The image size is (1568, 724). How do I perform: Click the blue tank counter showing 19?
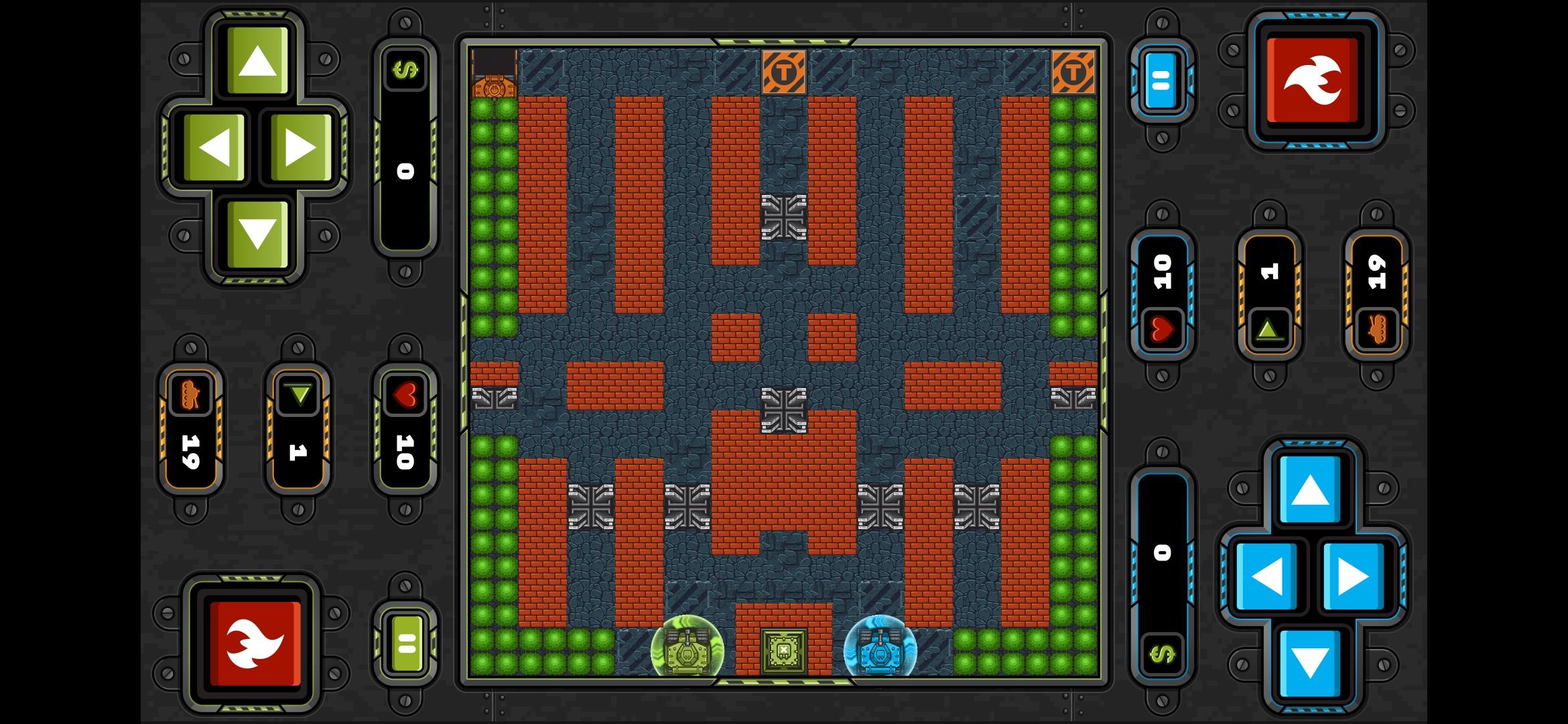coord(1377,295)
